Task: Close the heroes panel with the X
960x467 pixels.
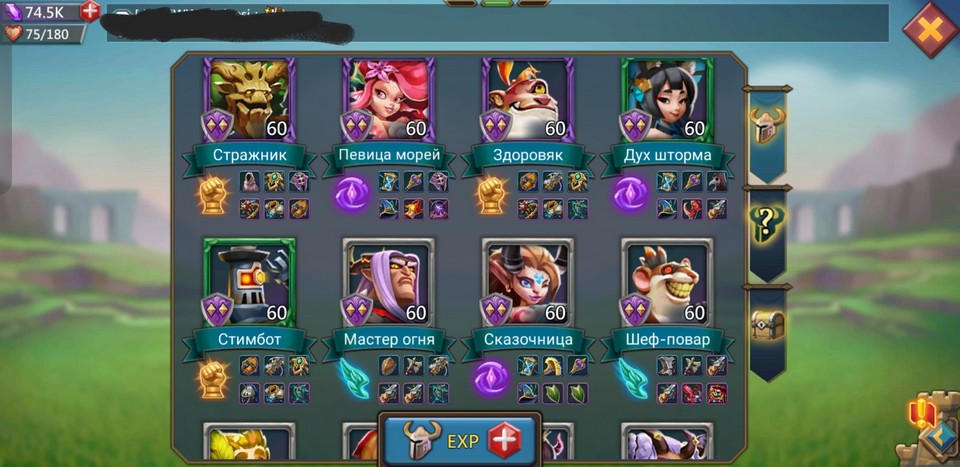Action: [929, 30]
